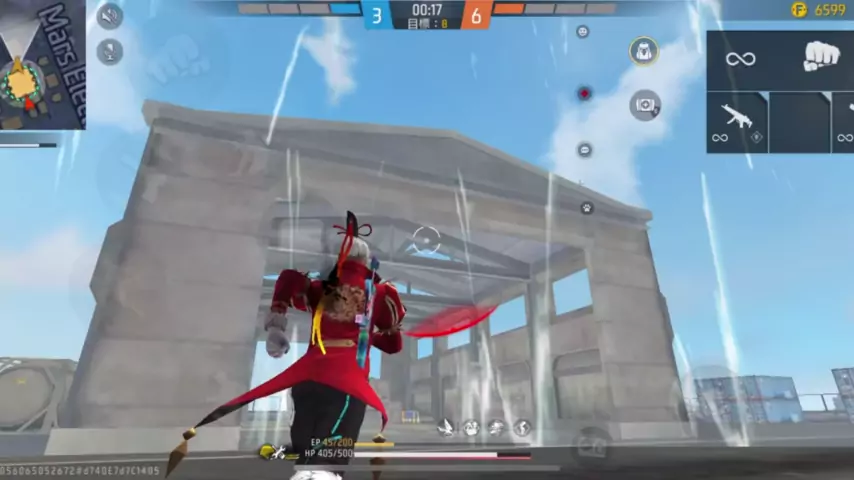Select the fist melee weapon slot
This screenshot has width=854, height=480.
click(820, 58)
